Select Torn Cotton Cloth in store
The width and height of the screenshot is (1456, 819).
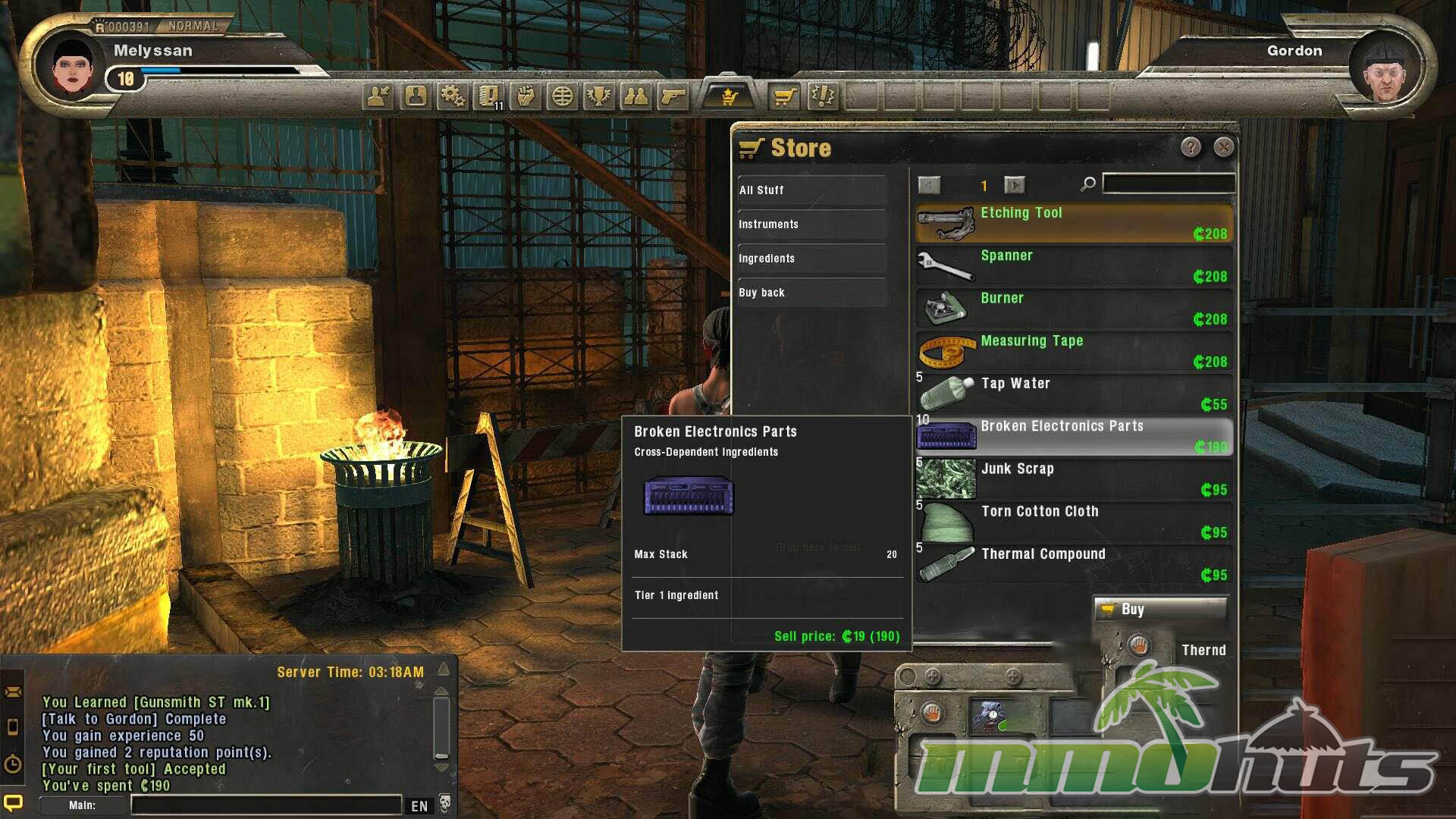pos(1074,522)
